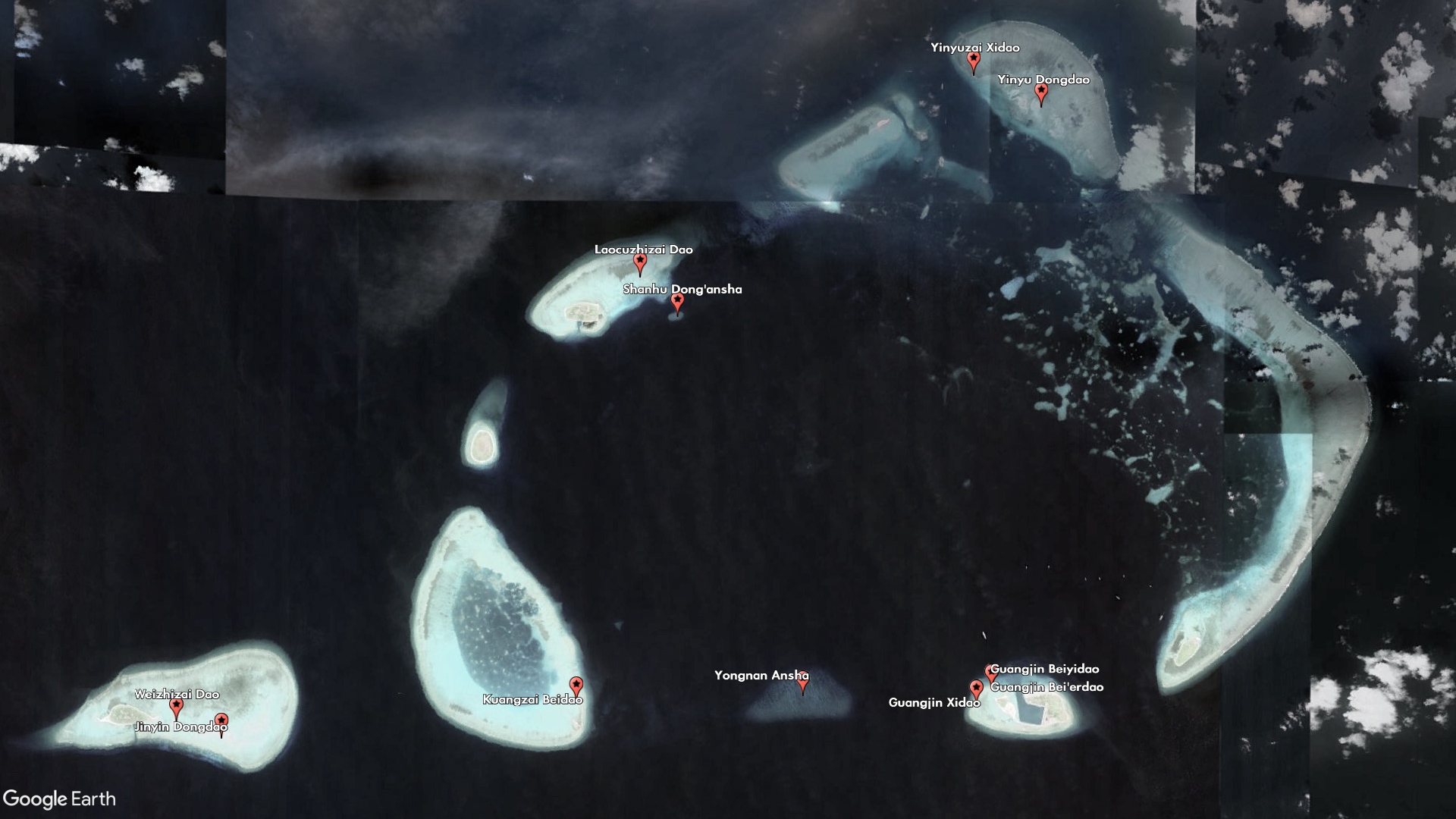
Task: Choose the Weizhizai Dao placemark pin
Action: 177,707
